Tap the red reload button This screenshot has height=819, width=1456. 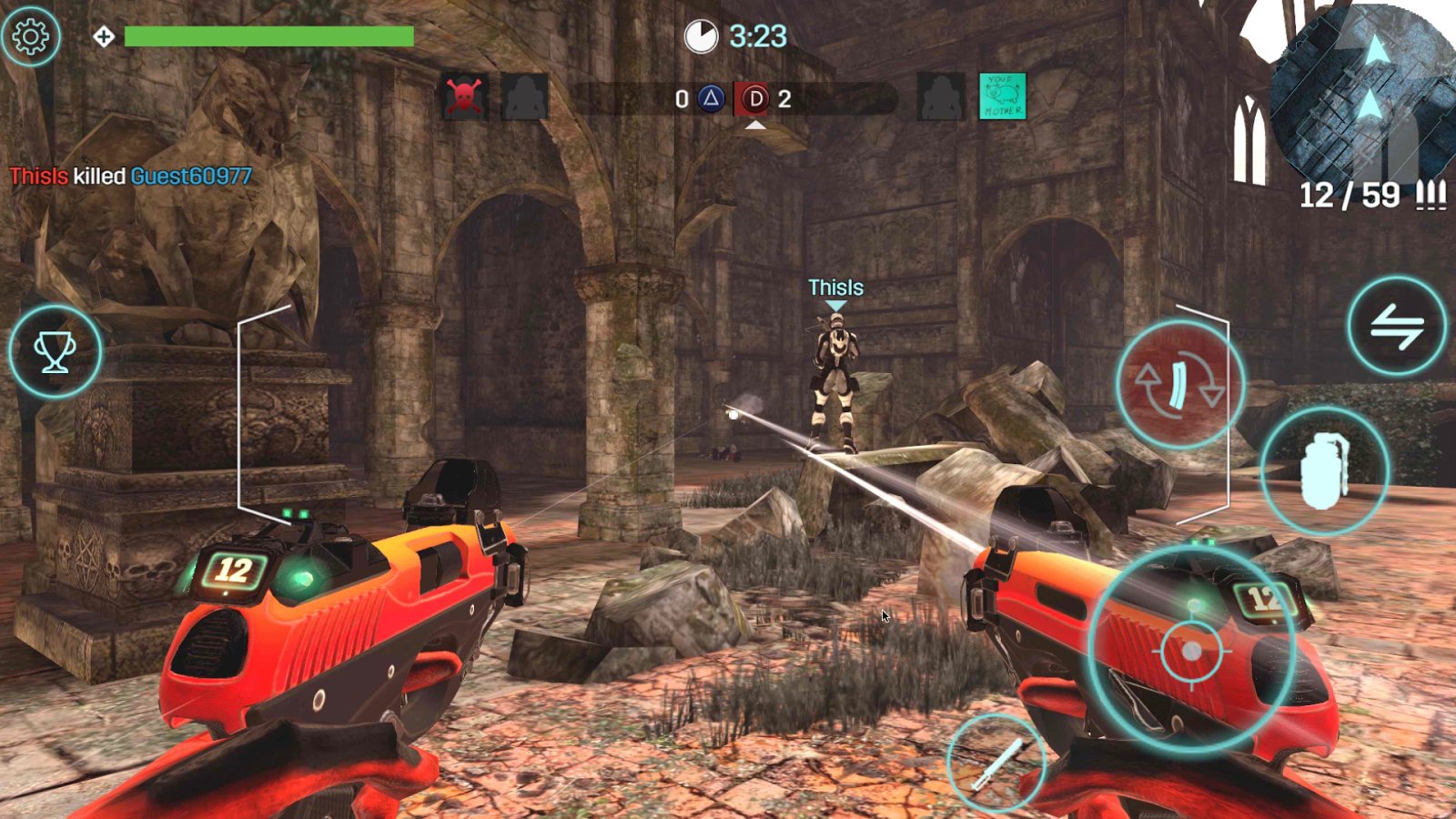[1179, 385]
